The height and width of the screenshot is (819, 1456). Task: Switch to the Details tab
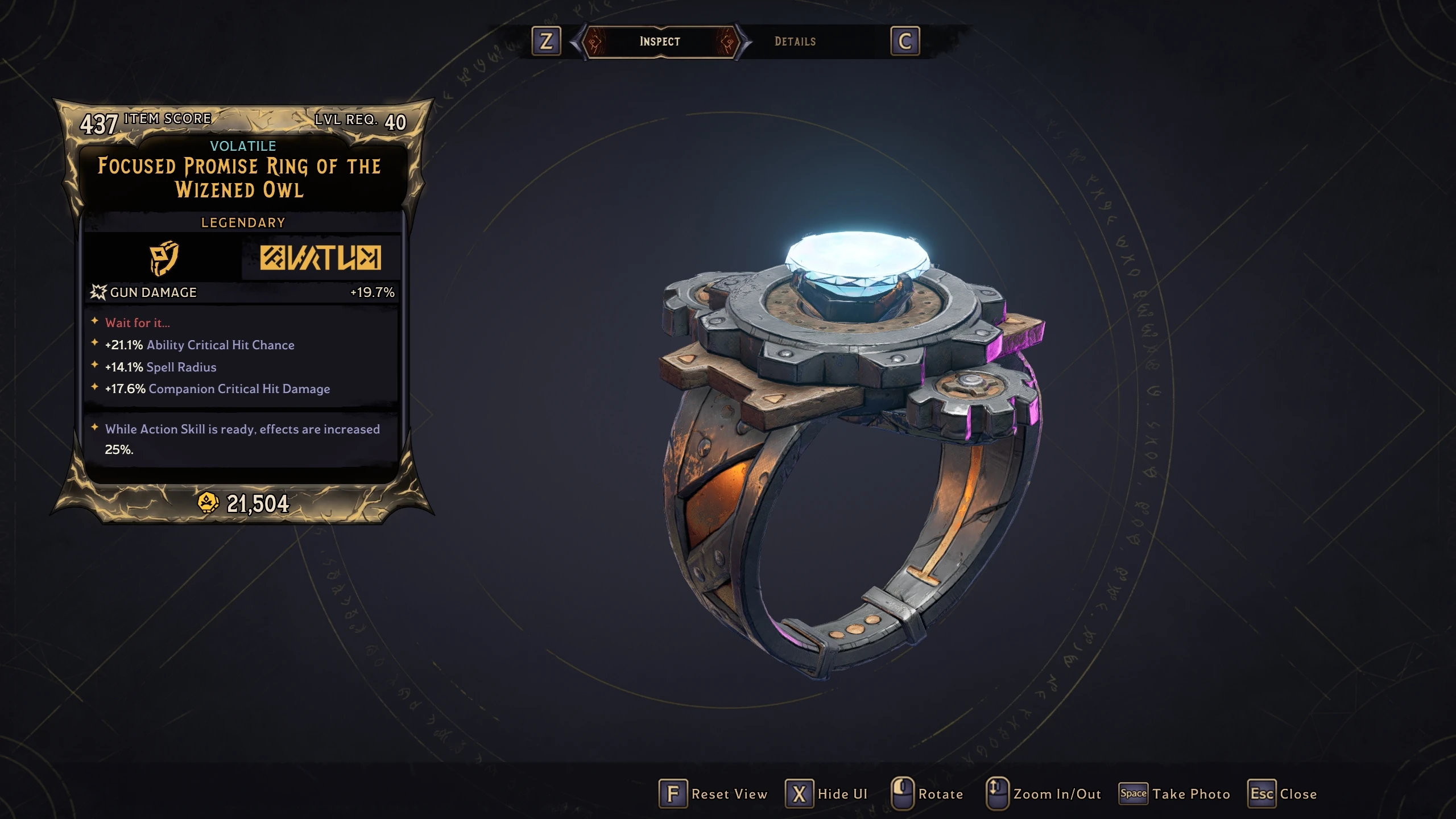[x=795, y=42]
